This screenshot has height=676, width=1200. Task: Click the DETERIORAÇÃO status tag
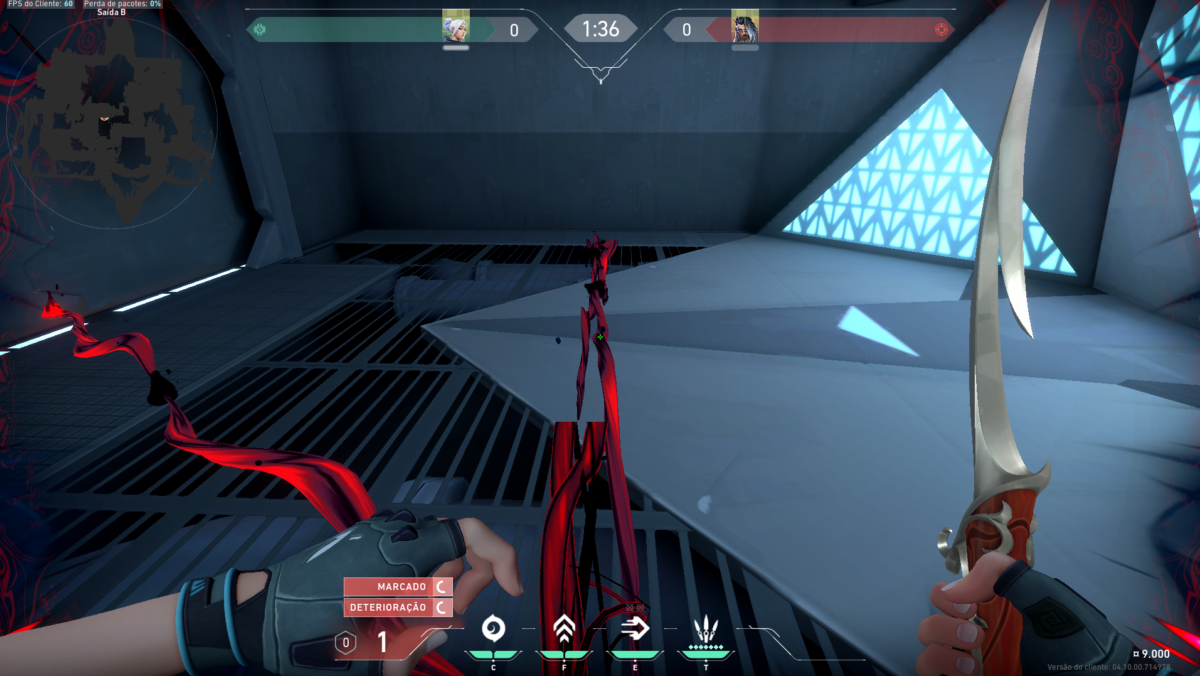398,607
